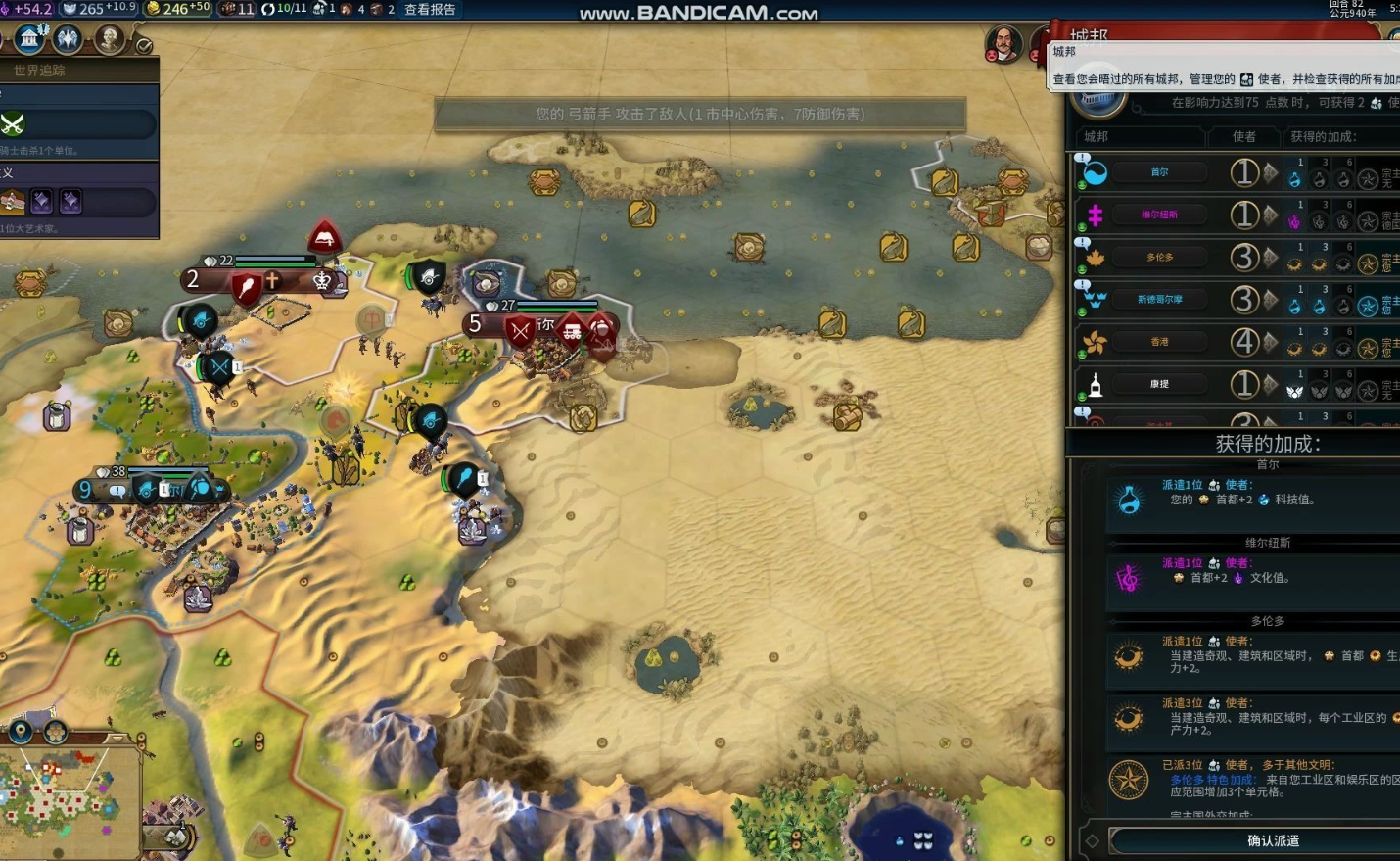Select the 维尔纽斯 city-state name button

[1159, 215]
